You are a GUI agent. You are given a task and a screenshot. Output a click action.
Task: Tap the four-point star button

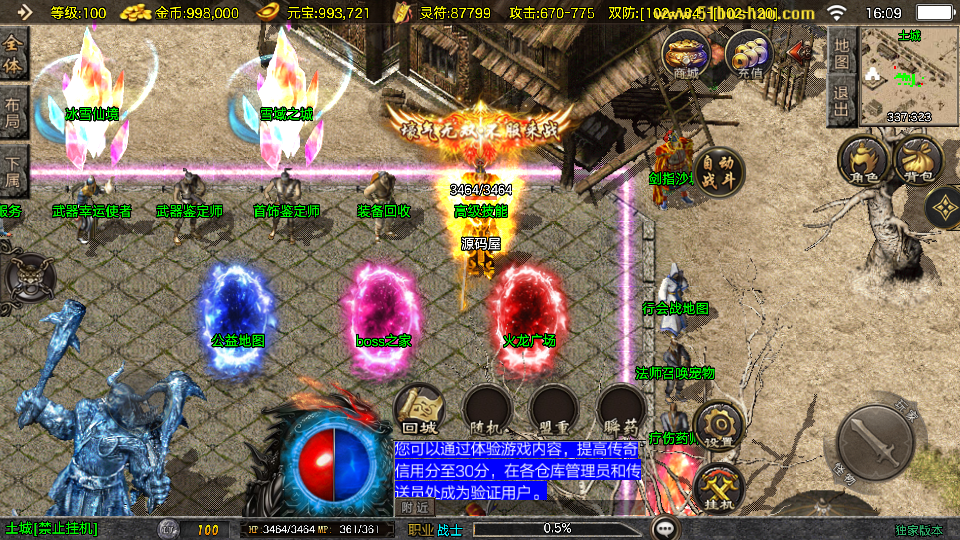(943, 208)
